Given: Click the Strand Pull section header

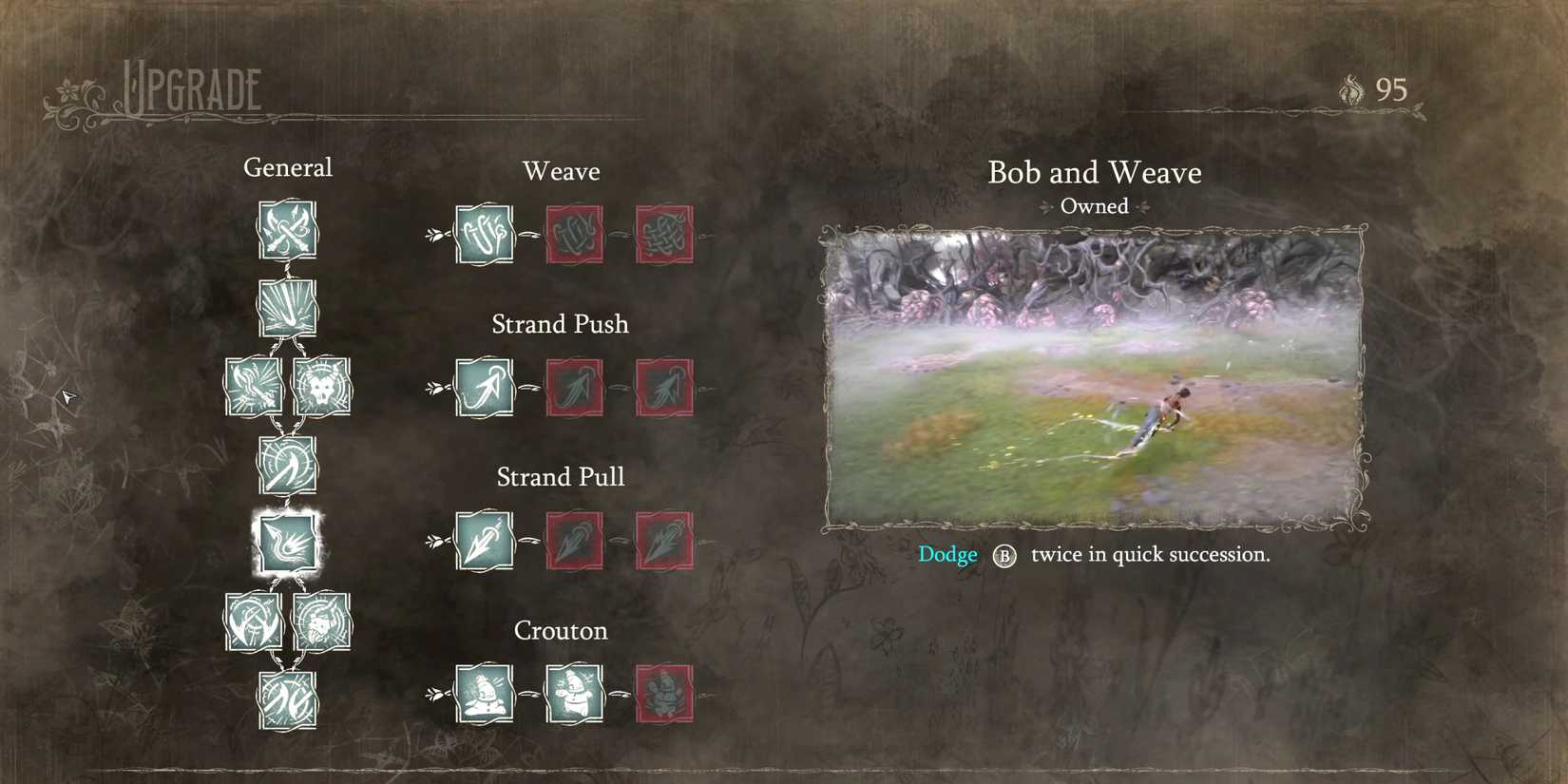Looking at the screenshot, I should point(560,476).
